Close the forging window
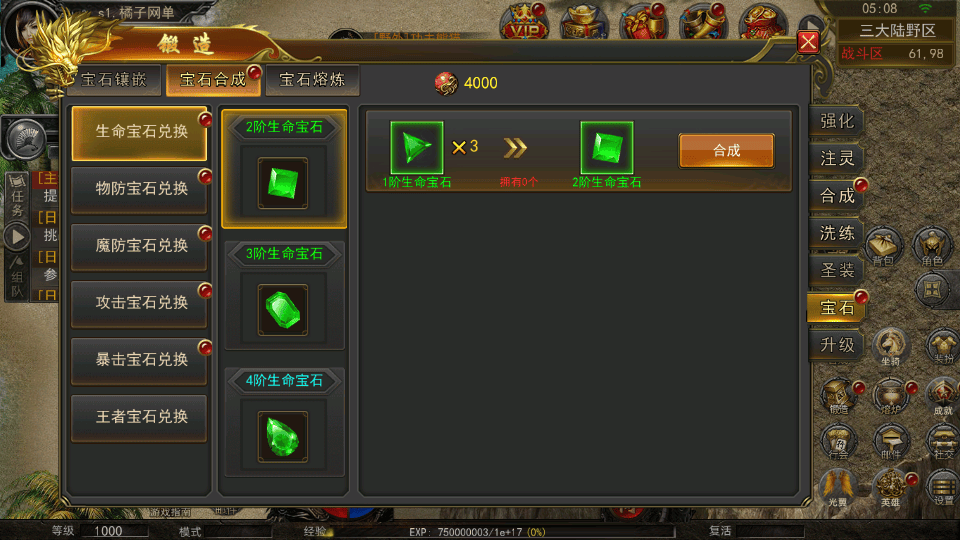The height and width of the screenshot is (540, 960). (x=808, y=42)
